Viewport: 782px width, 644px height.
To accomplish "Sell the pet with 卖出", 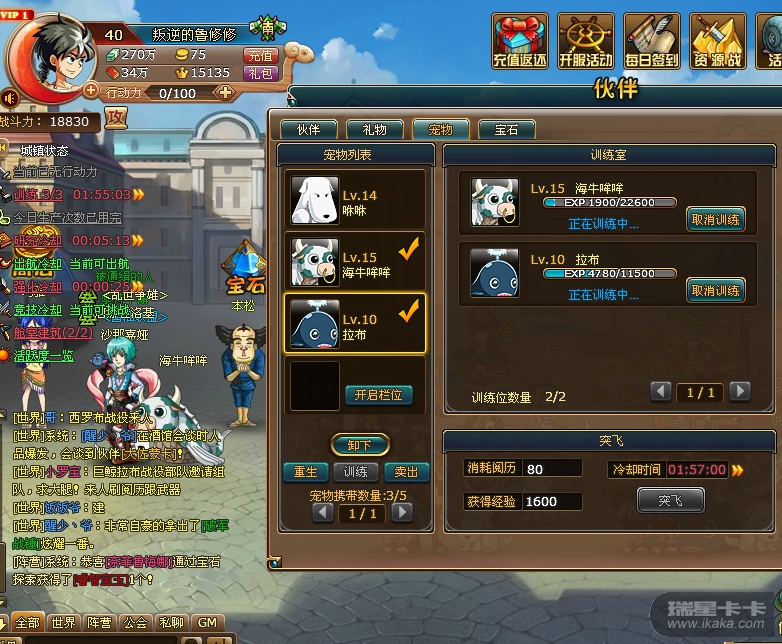I will click(406, 472).
